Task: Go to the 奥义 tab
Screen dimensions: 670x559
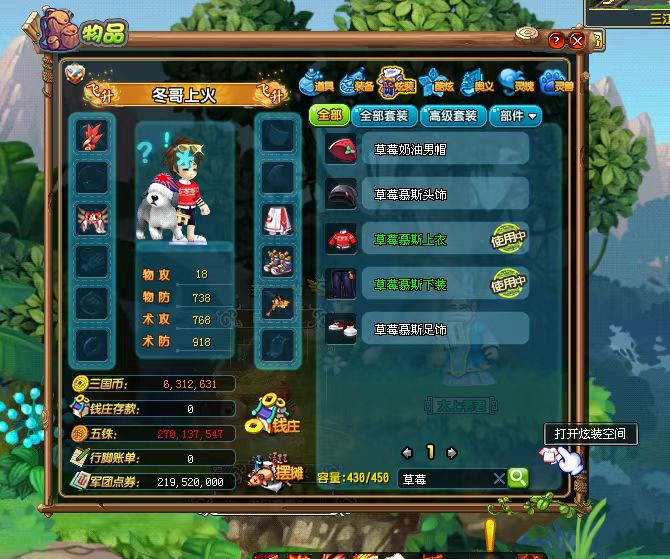Action: 475,82
